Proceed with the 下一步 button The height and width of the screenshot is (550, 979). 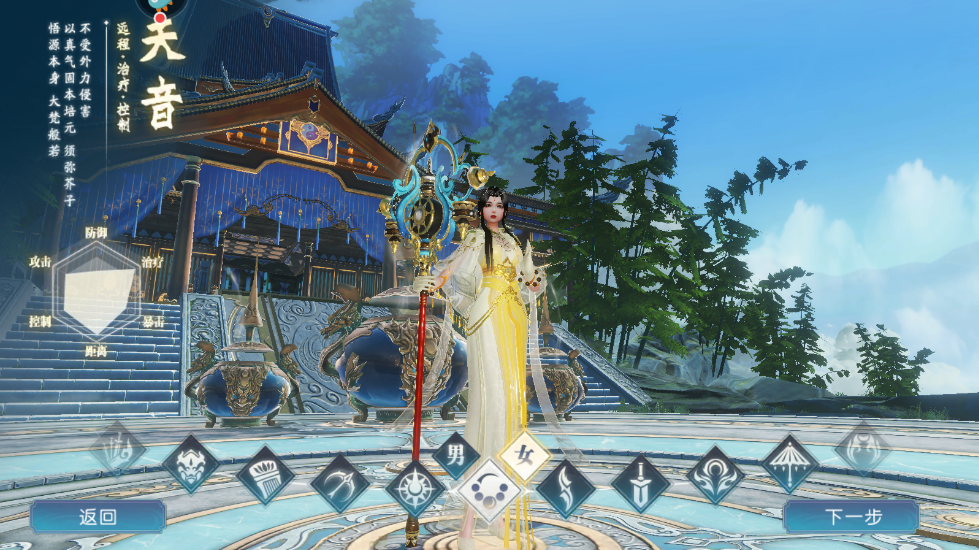pyautogui.click(x=851, y=517)
